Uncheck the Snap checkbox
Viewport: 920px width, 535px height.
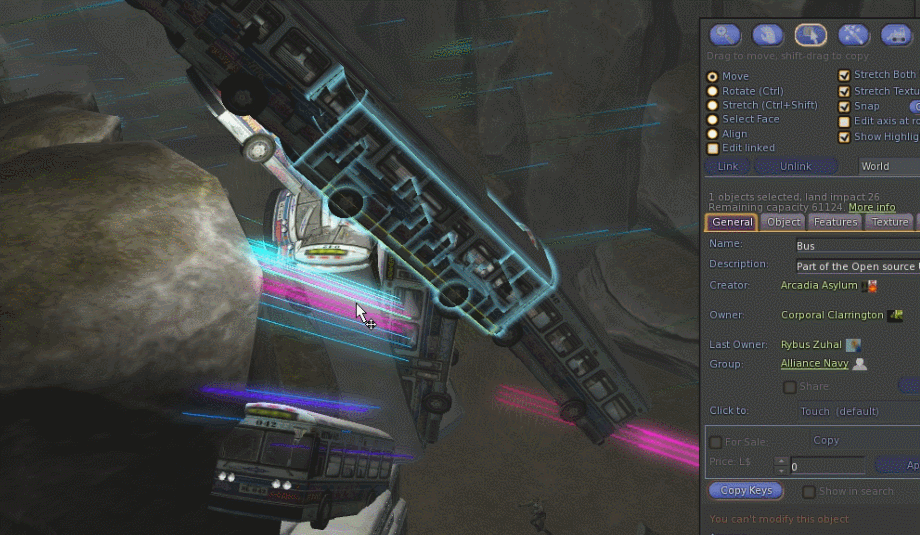click(844, 106)
